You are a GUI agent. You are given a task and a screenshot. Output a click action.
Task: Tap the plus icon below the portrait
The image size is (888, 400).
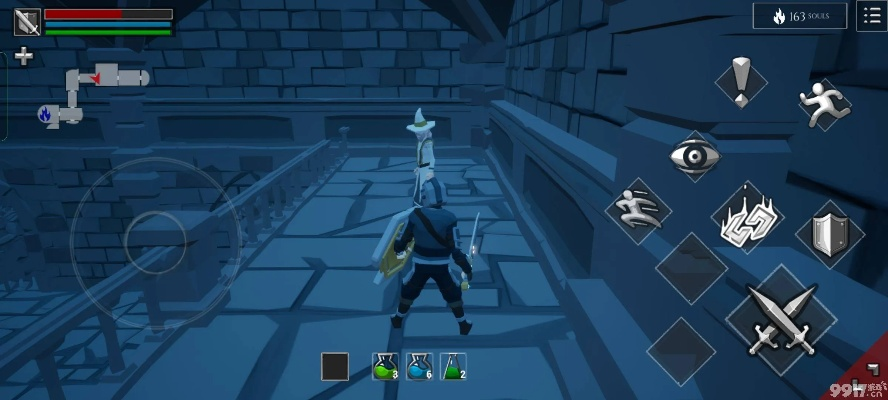(x=24, y=56)
